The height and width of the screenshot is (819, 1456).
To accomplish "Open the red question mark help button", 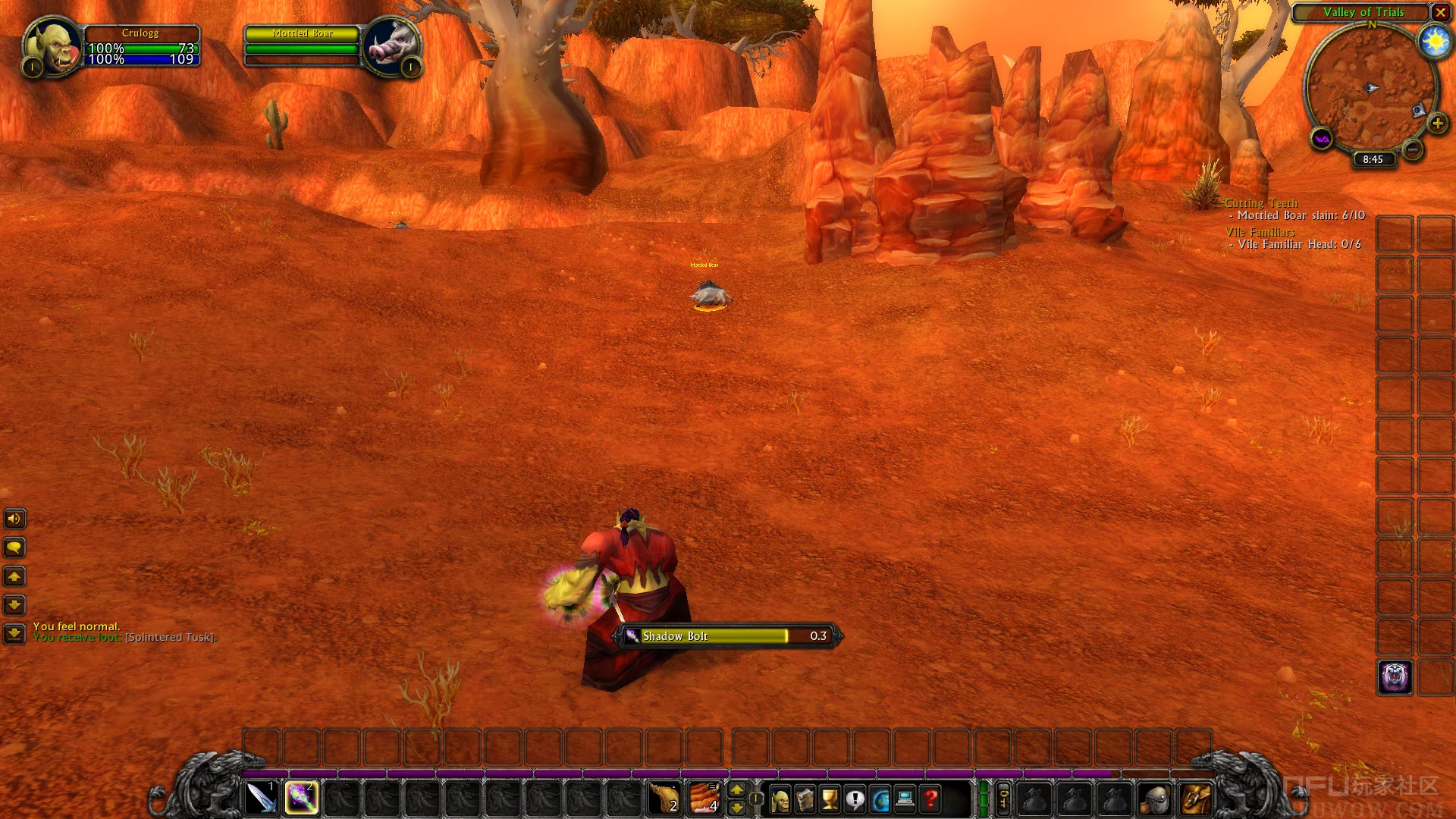I will coord(930,799).
